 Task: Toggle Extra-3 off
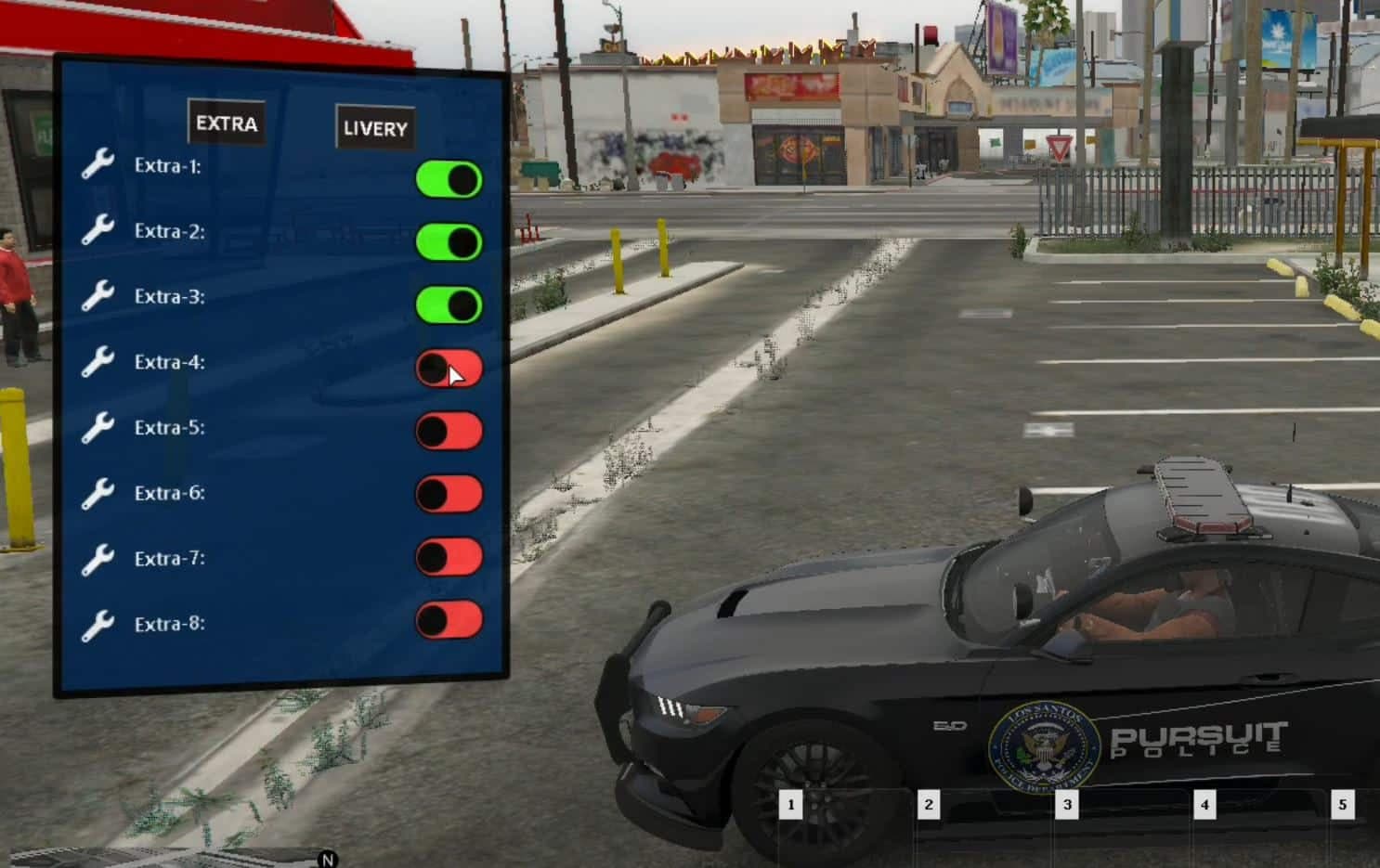tap(449, 303)
